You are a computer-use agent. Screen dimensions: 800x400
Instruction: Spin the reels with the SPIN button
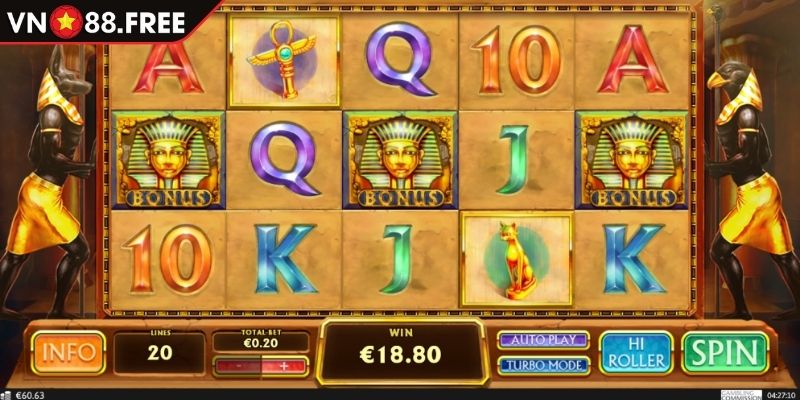723,352
